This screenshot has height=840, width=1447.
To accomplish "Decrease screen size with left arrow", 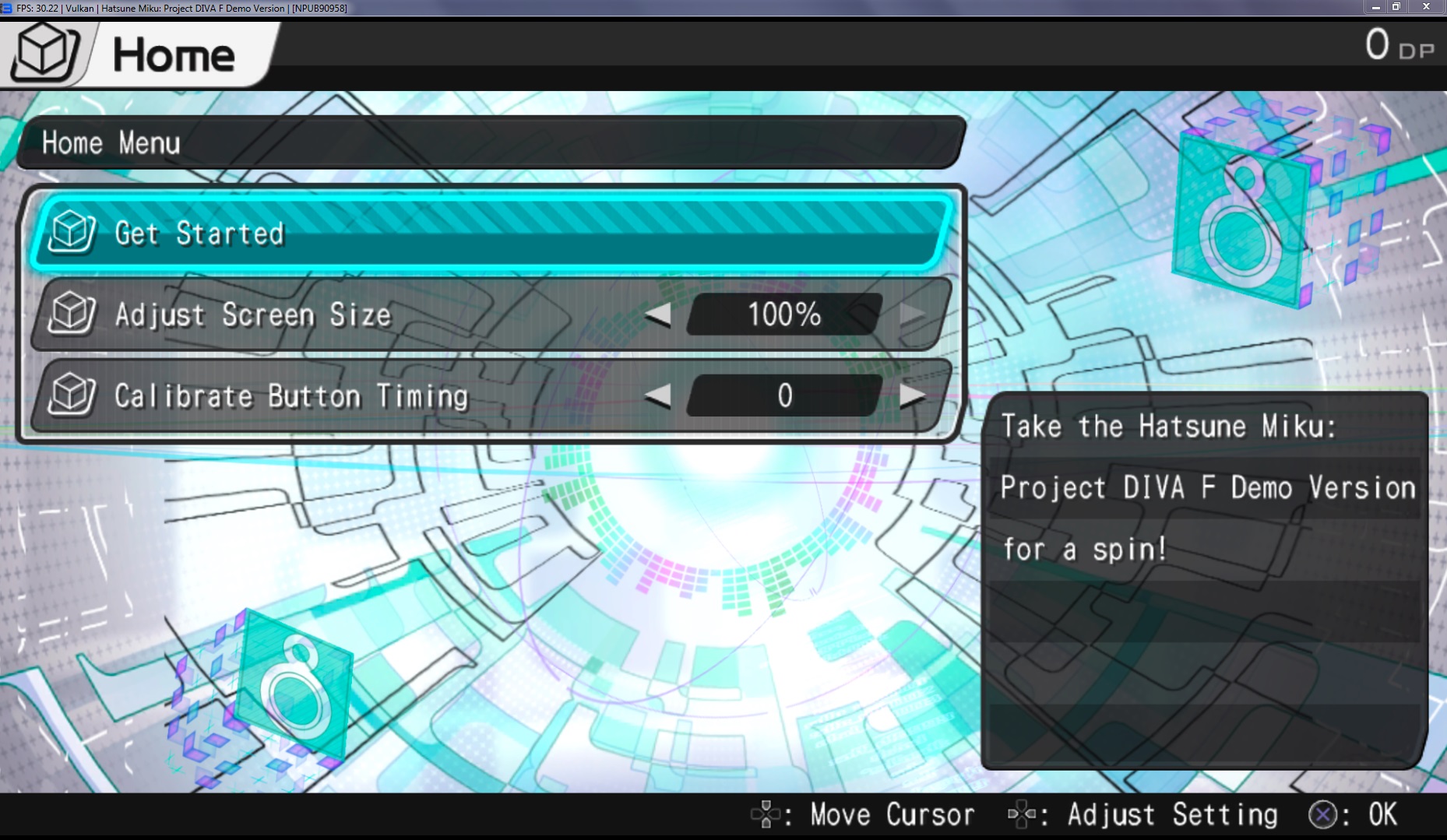I will (659, 315).
